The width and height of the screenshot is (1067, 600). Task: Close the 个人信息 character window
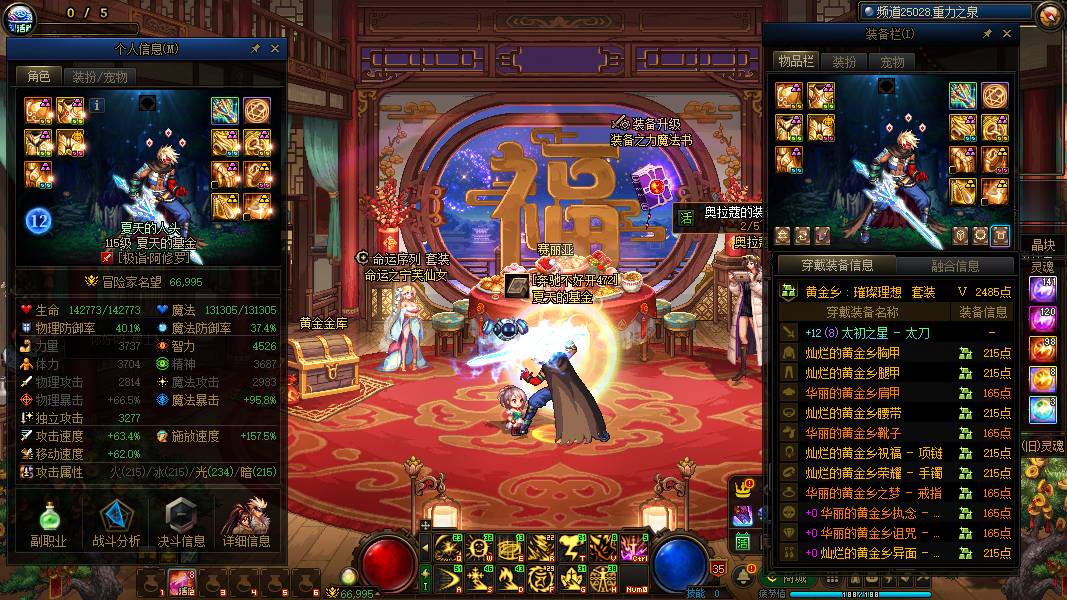click(x=275, y=48)
